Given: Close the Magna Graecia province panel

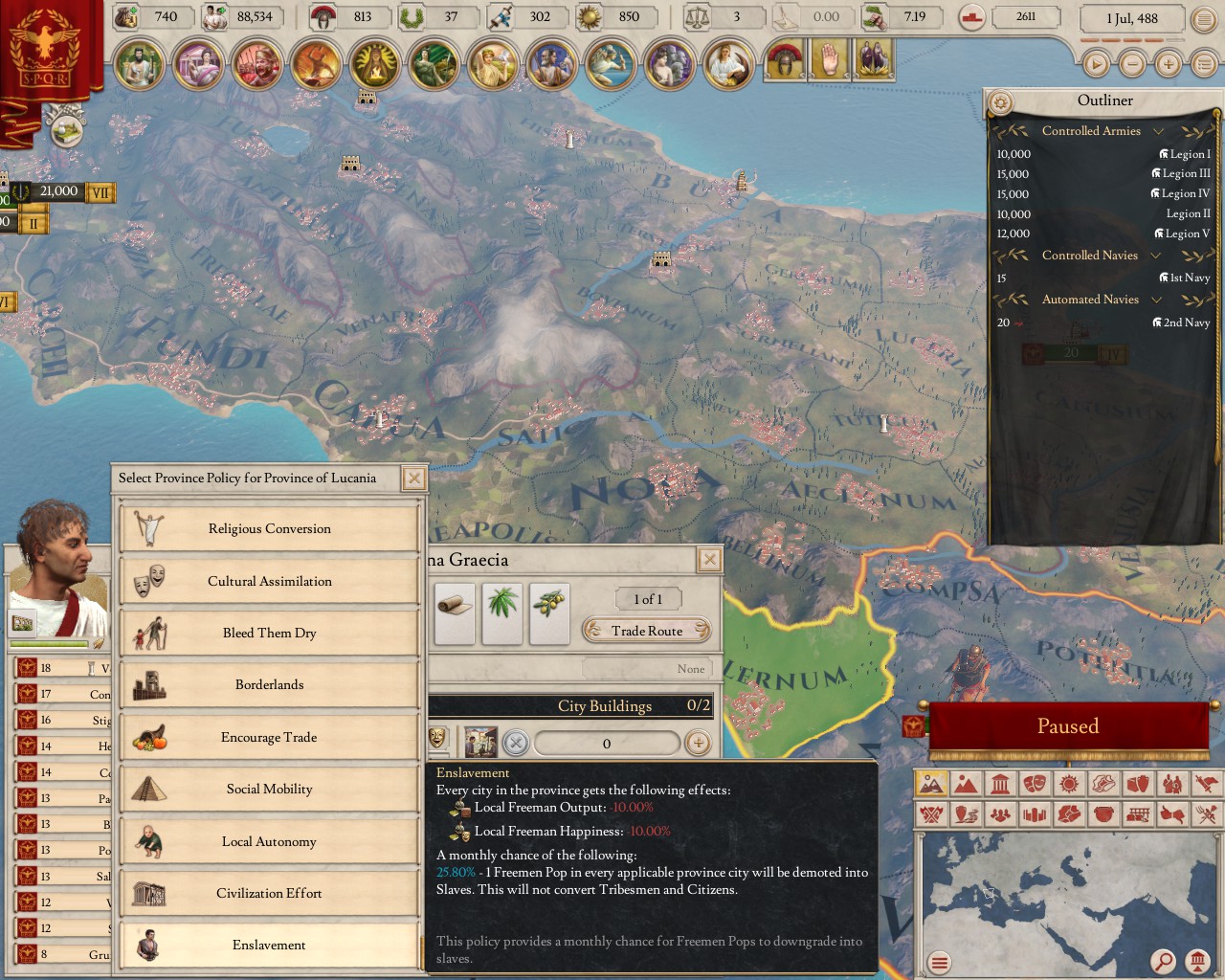Looking at the screenshot, I should point(709,560).
